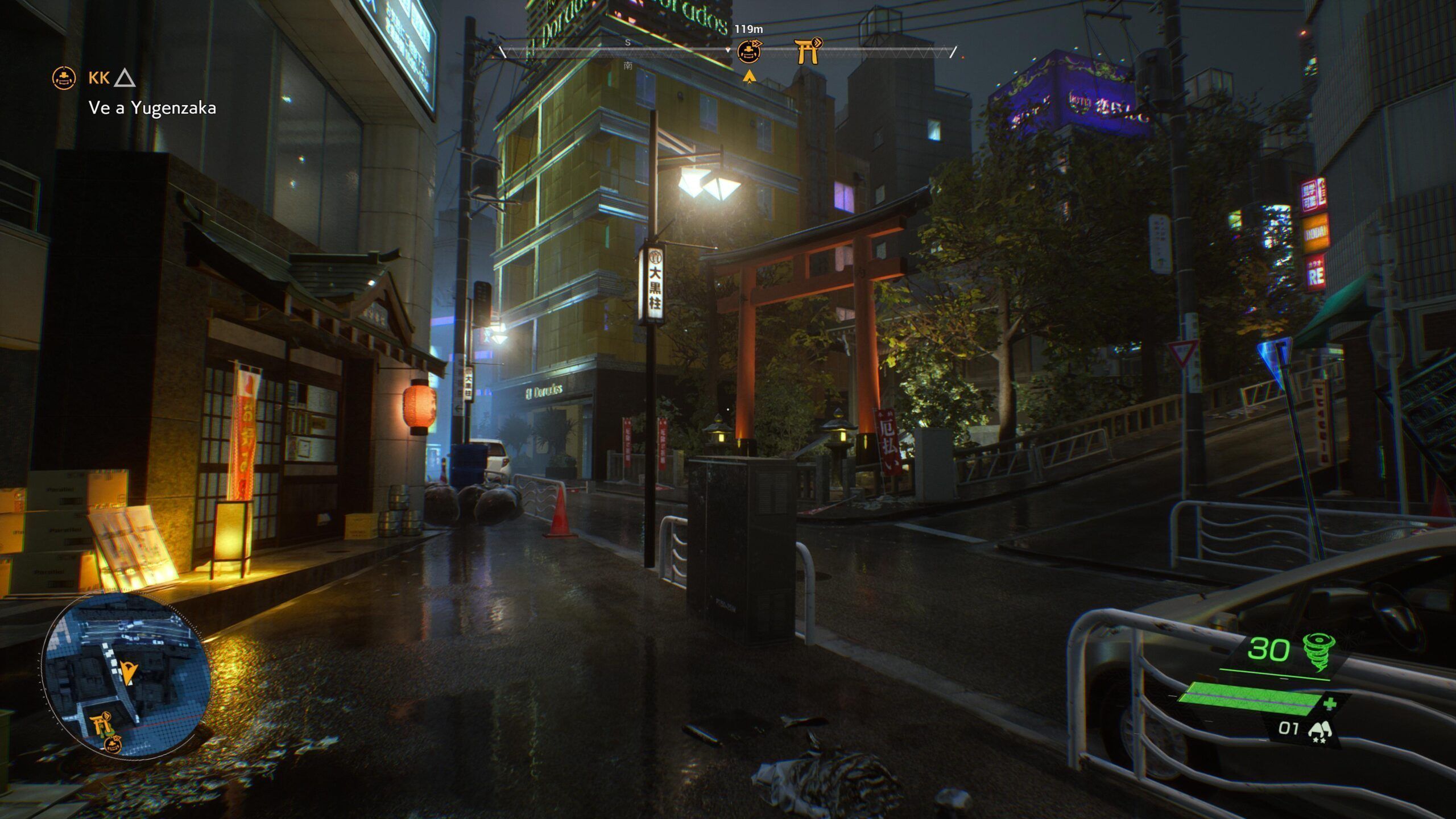Image resolution: width=1456 pixels, height=819 pixels.
Task: Click the circular minimap
Action: point(126,673)
